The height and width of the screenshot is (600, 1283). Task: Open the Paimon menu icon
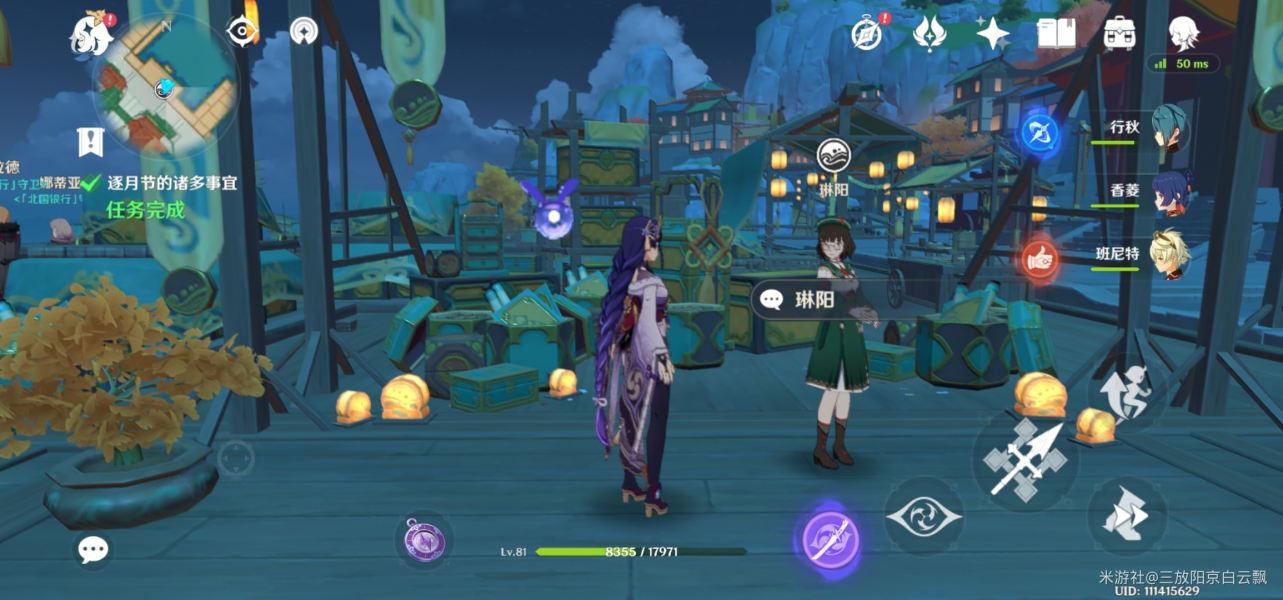pyautogui.click(x=91, y=34)
